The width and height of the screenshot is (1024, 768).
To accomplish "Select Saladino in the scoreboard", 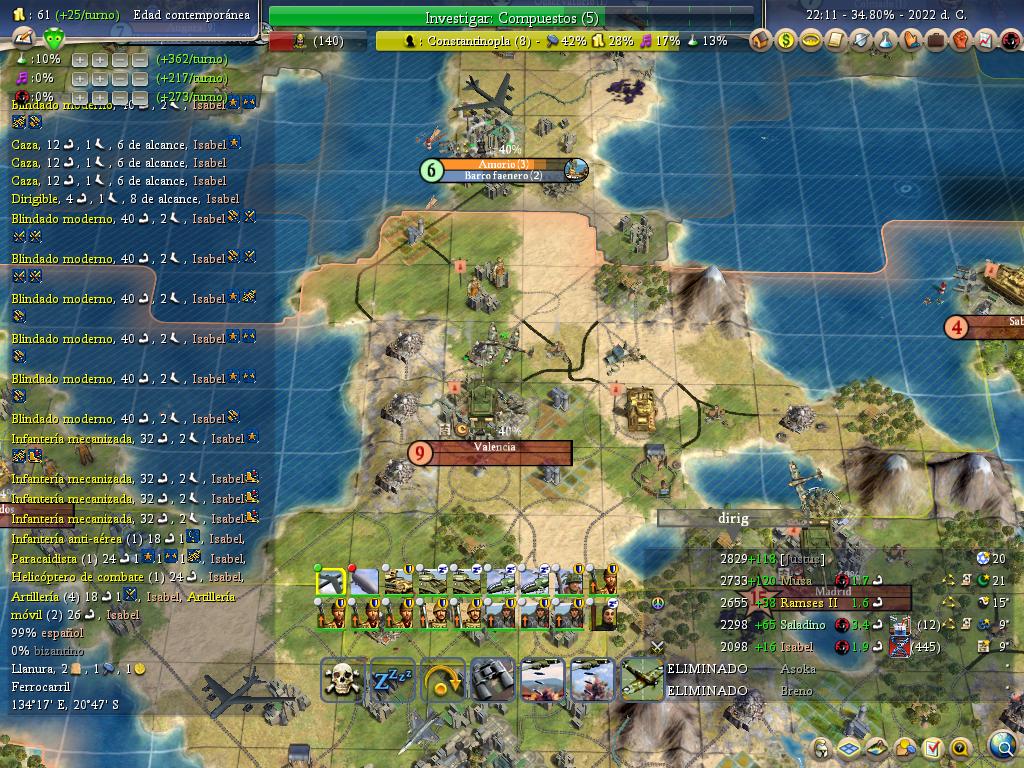I will point(803,625).
